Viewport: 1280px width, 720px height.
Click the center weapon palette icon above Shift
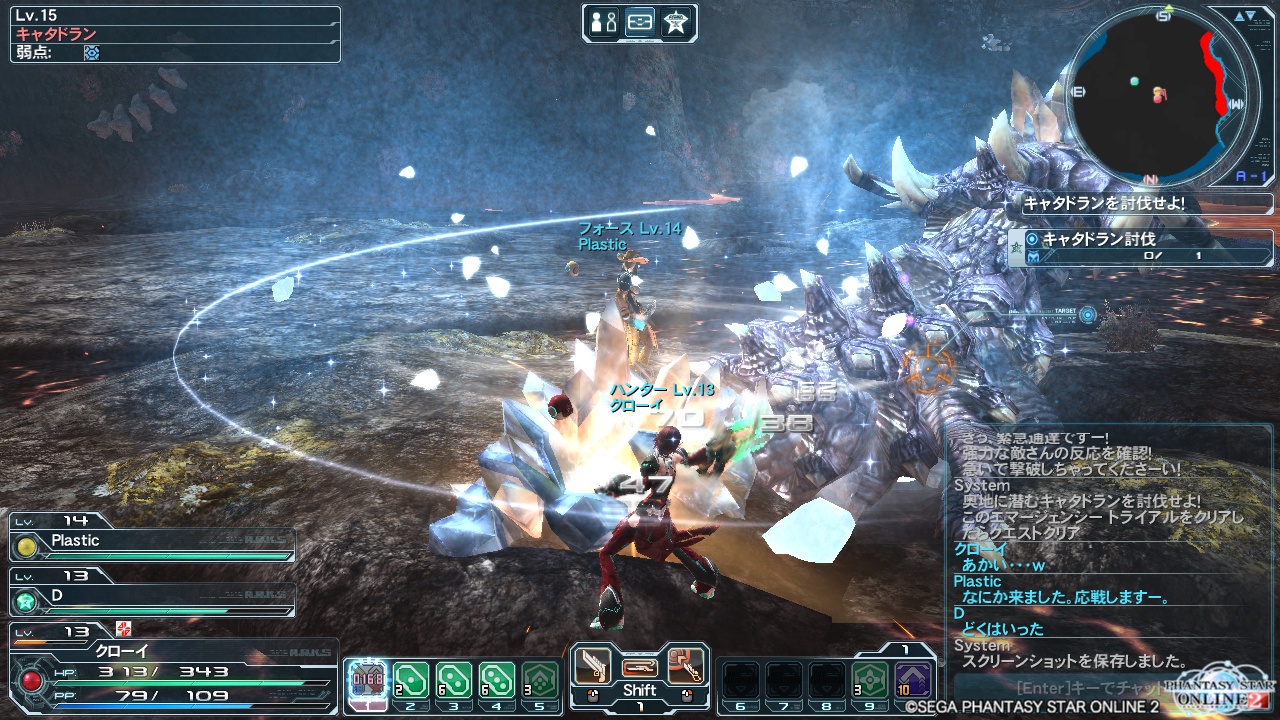(x=639, y=666)
